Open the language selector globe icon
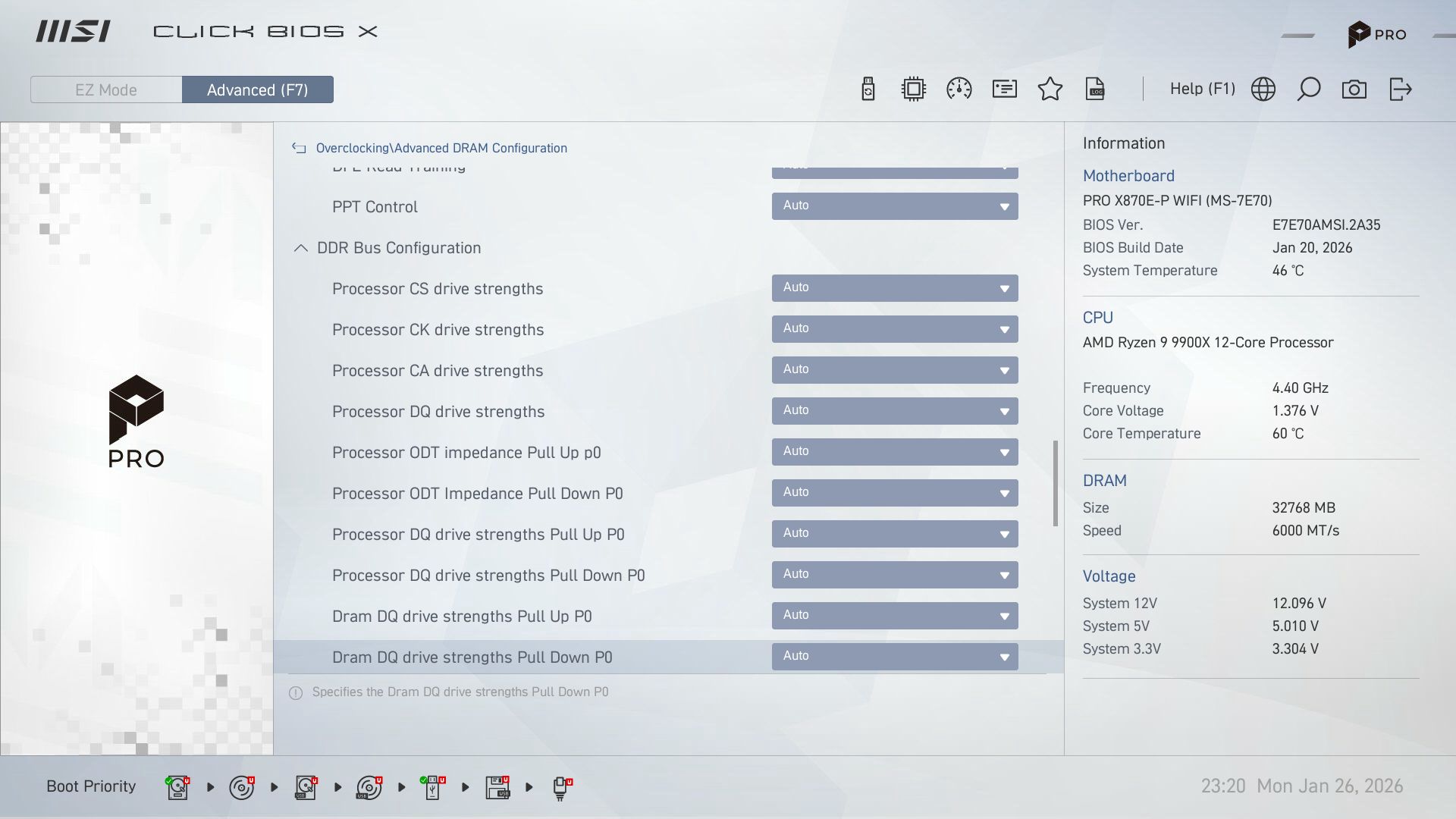 click(1263, 89)
